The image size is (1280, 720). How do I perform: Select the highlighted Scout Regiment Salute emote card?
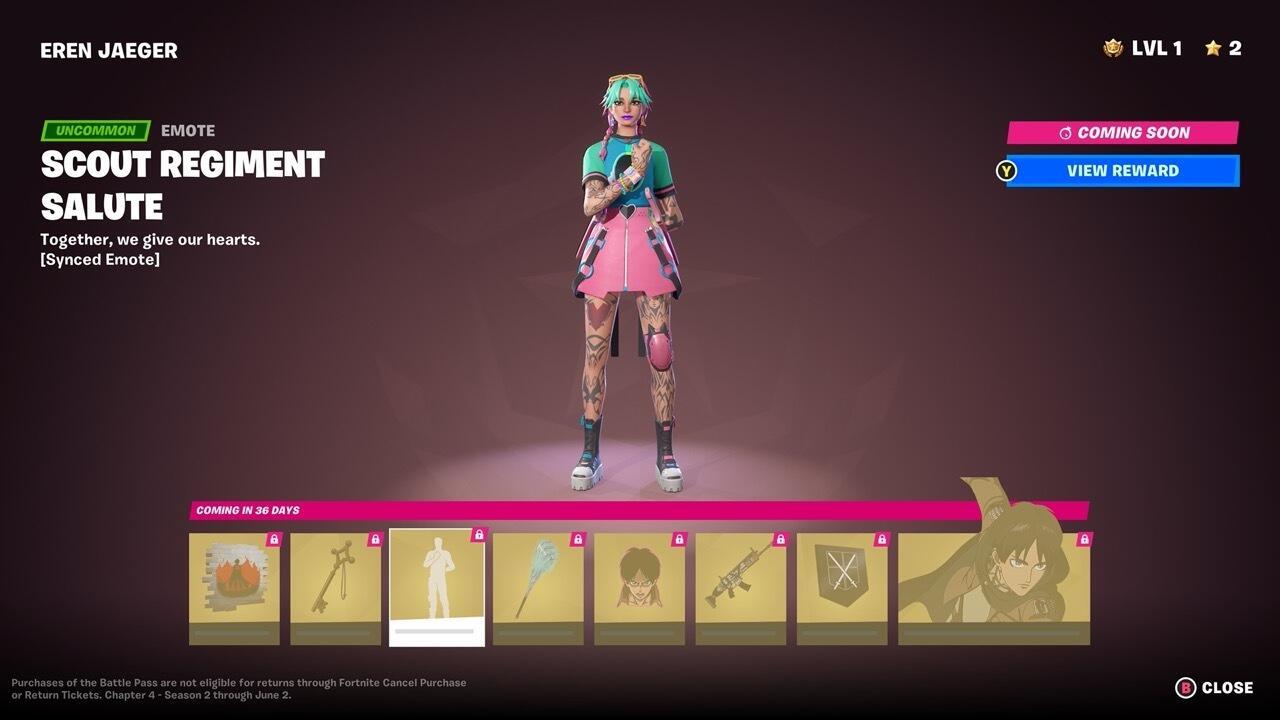click(436, 585)
